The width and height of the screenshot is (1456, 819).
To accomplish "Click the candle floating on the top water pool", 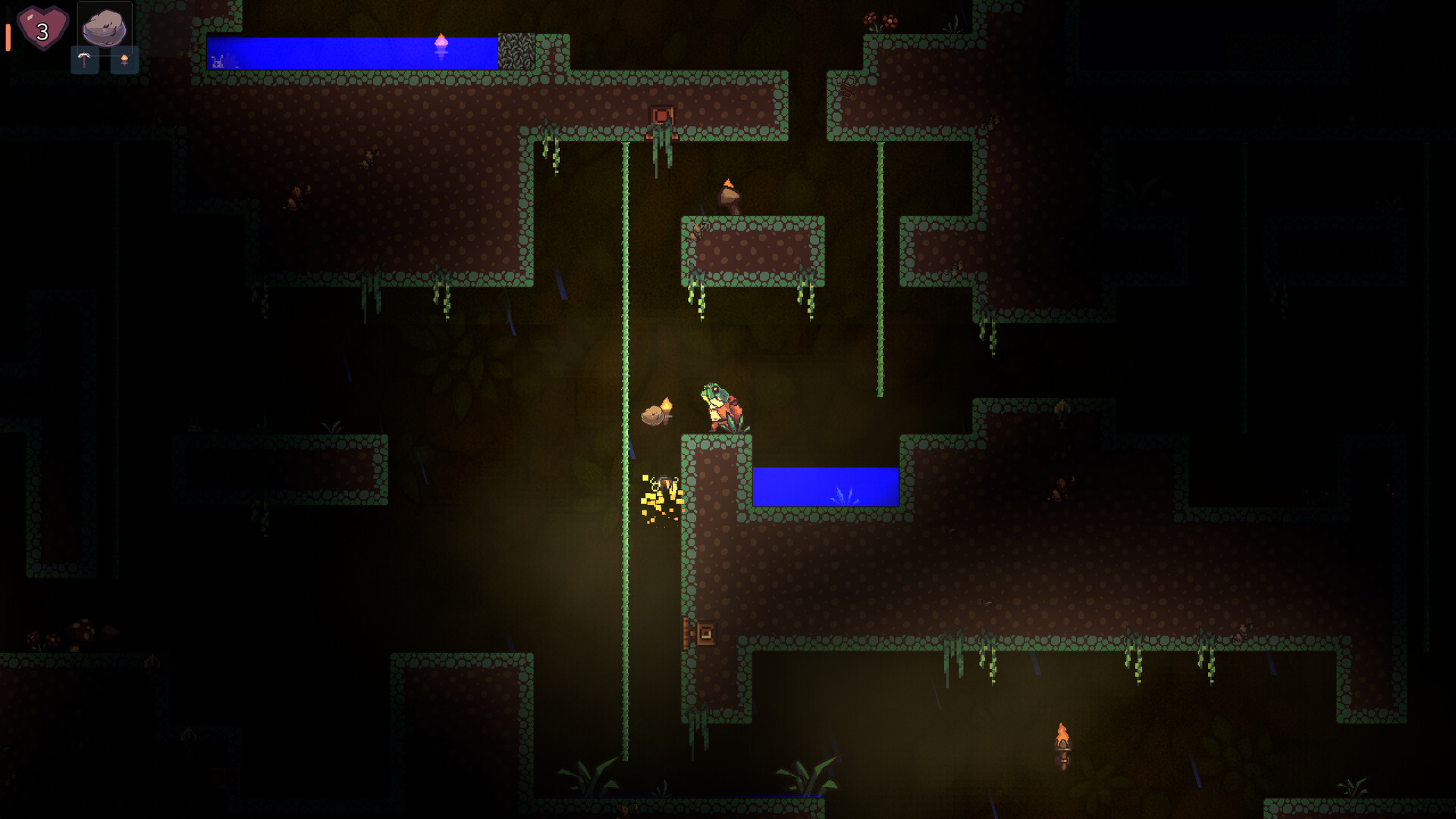I will pyautogui.click(x=441, y=42).
